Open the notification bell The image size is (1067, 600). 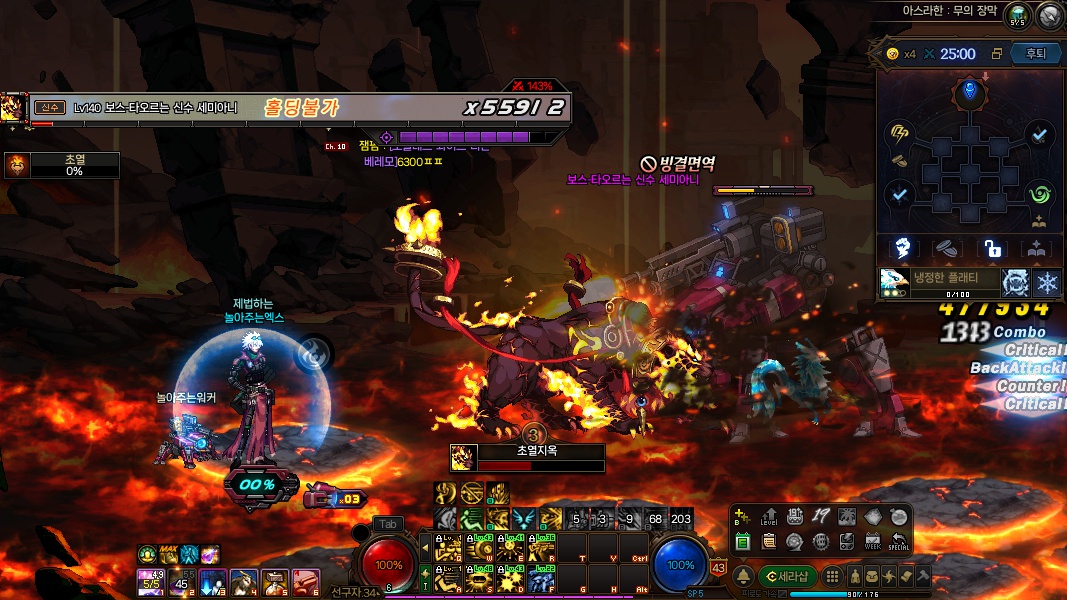(x=744, y=577)
